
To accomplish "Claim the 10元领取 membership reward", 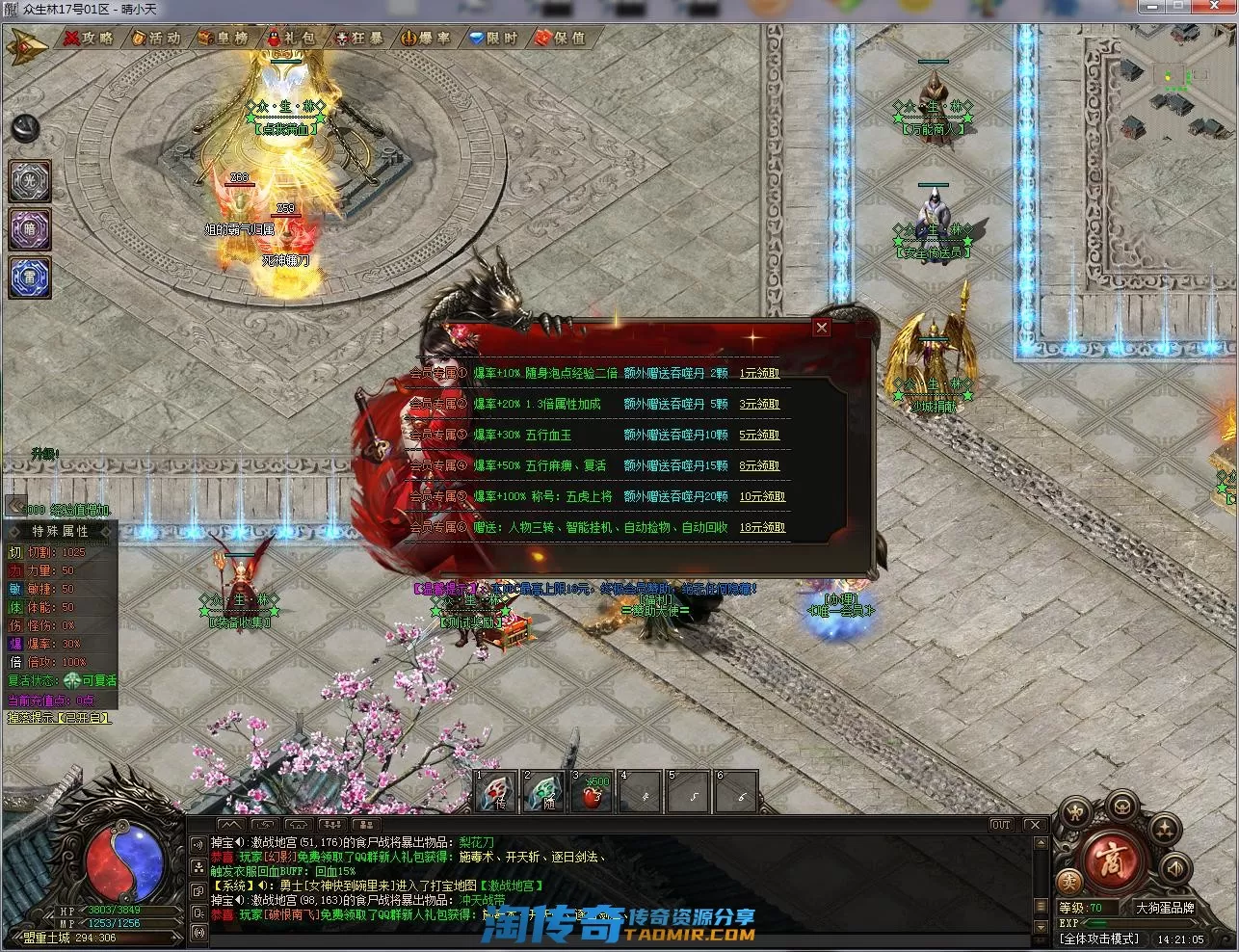I will (762, 496).
